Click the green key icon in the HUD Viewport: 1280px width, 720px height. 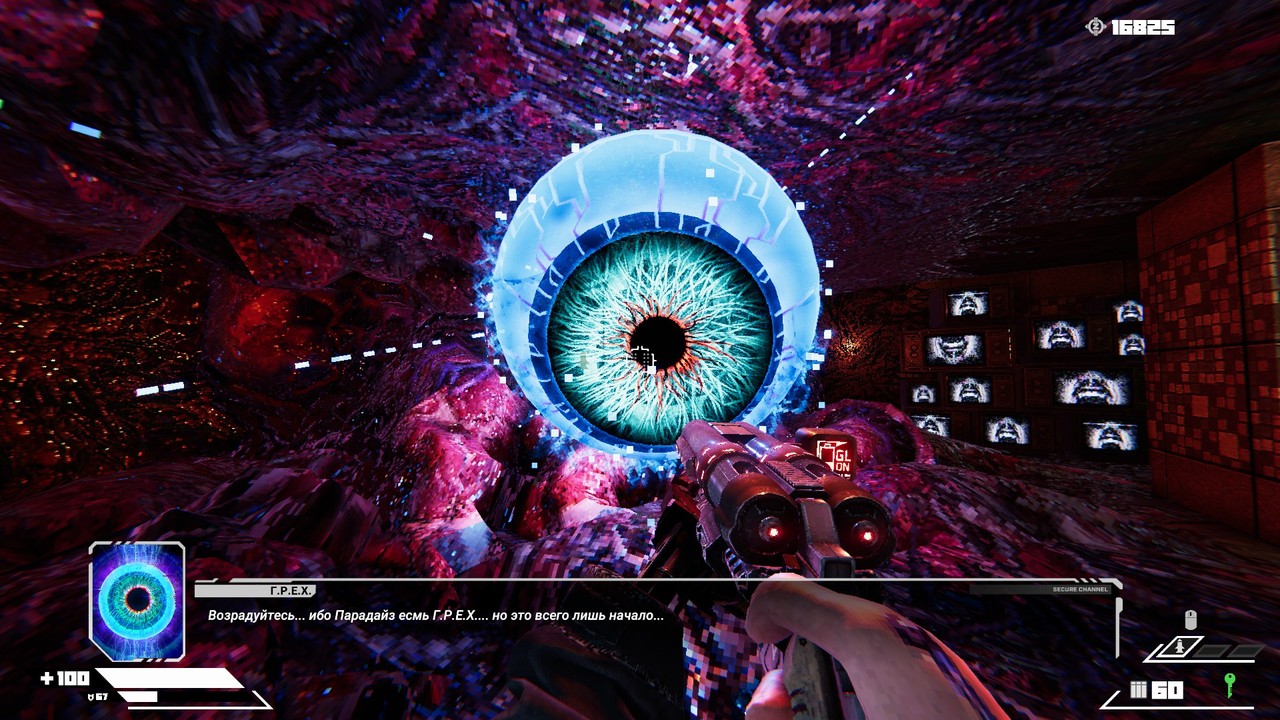point(1230,687)
